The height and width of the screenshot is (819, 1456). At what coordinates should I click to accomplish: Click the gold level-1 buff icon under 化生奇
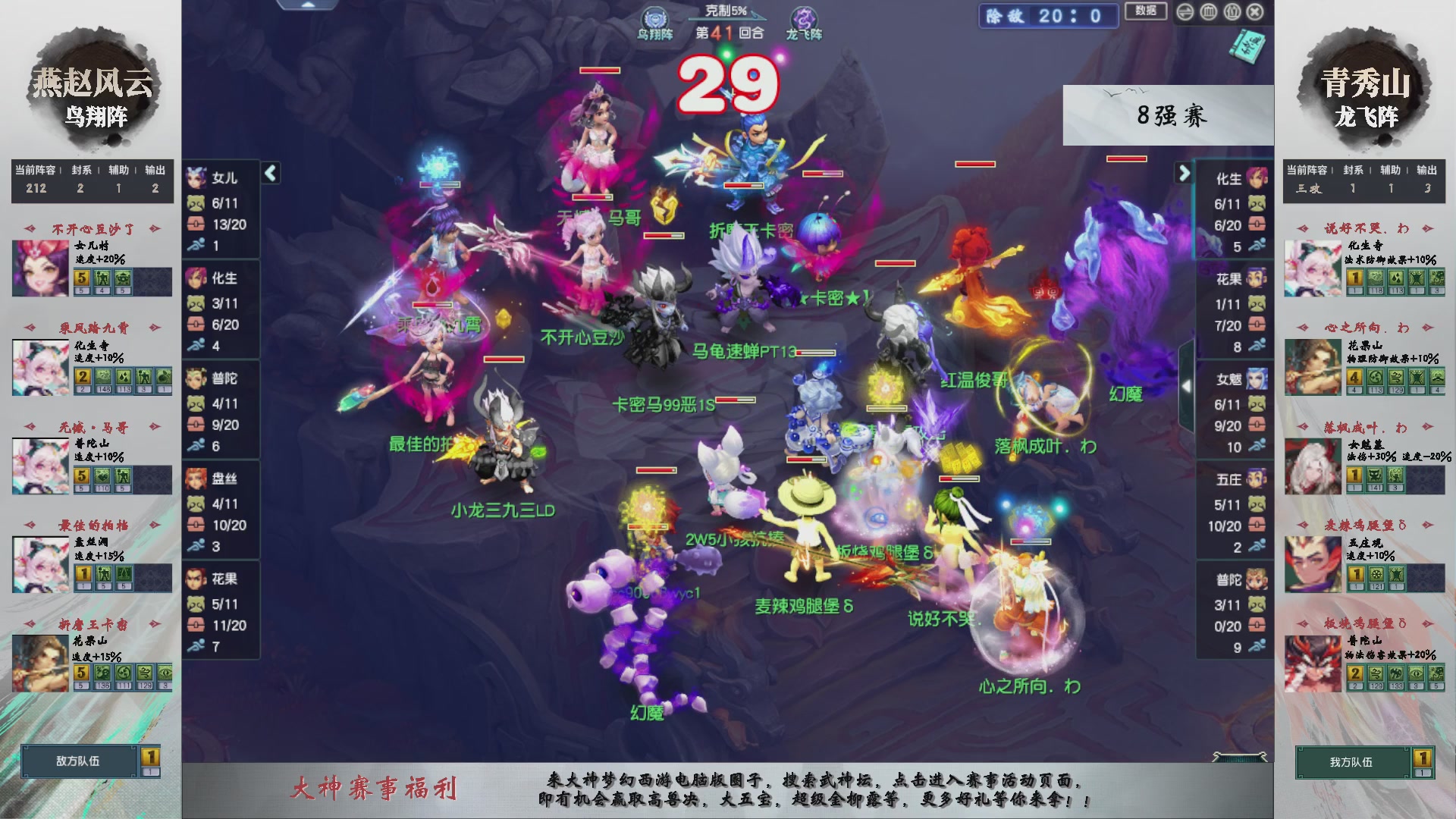click(1354, 279)
